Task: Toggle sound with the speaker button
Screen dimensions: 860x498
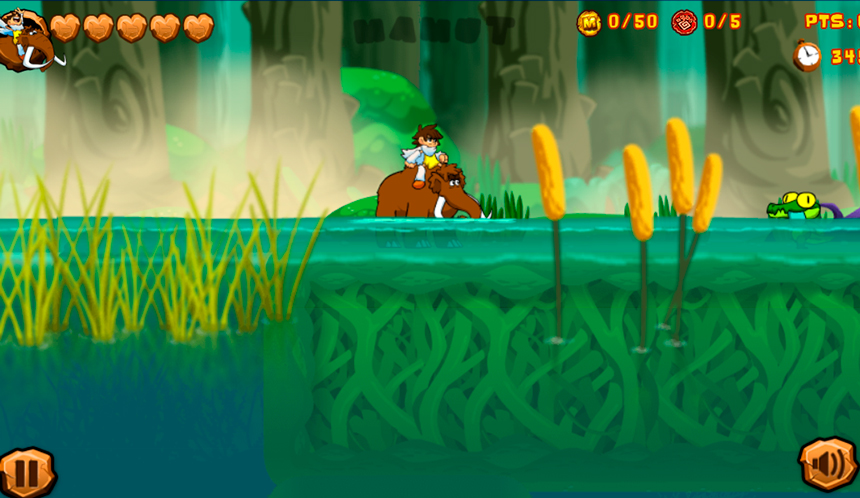Action: [828, 465]
